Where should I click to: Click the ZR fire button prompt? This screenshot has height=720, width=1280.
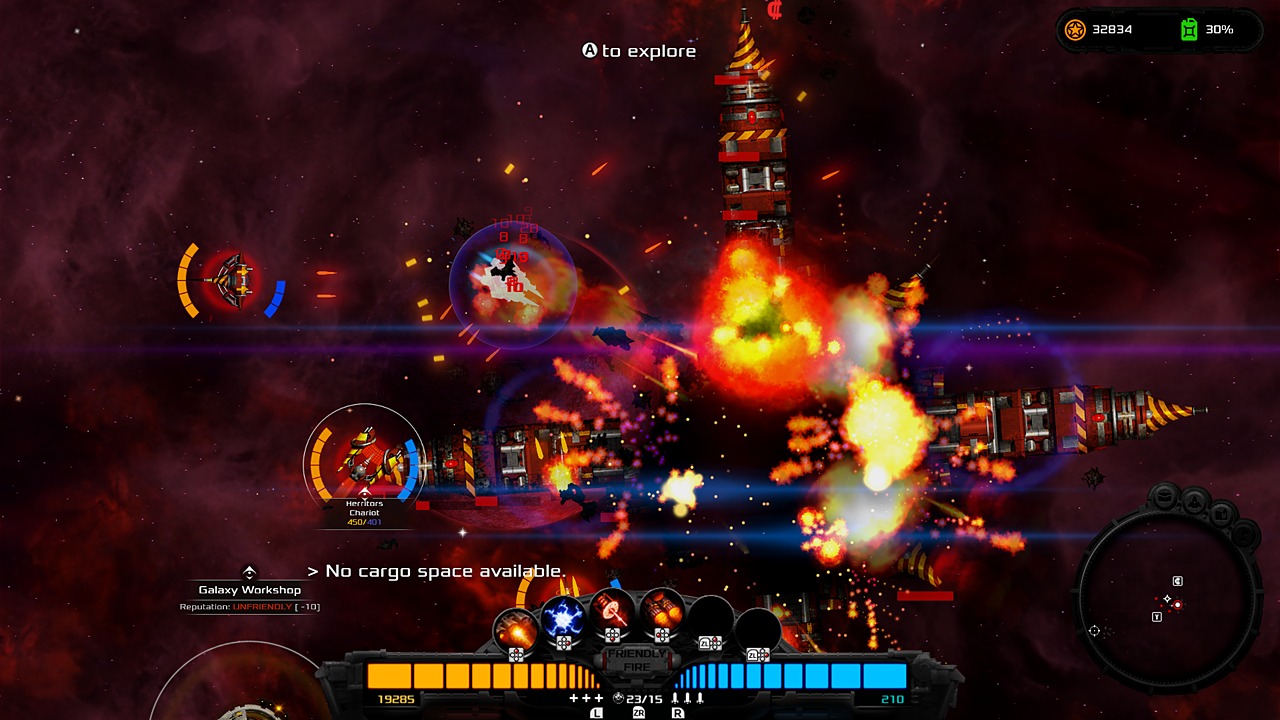click(640, 713)
